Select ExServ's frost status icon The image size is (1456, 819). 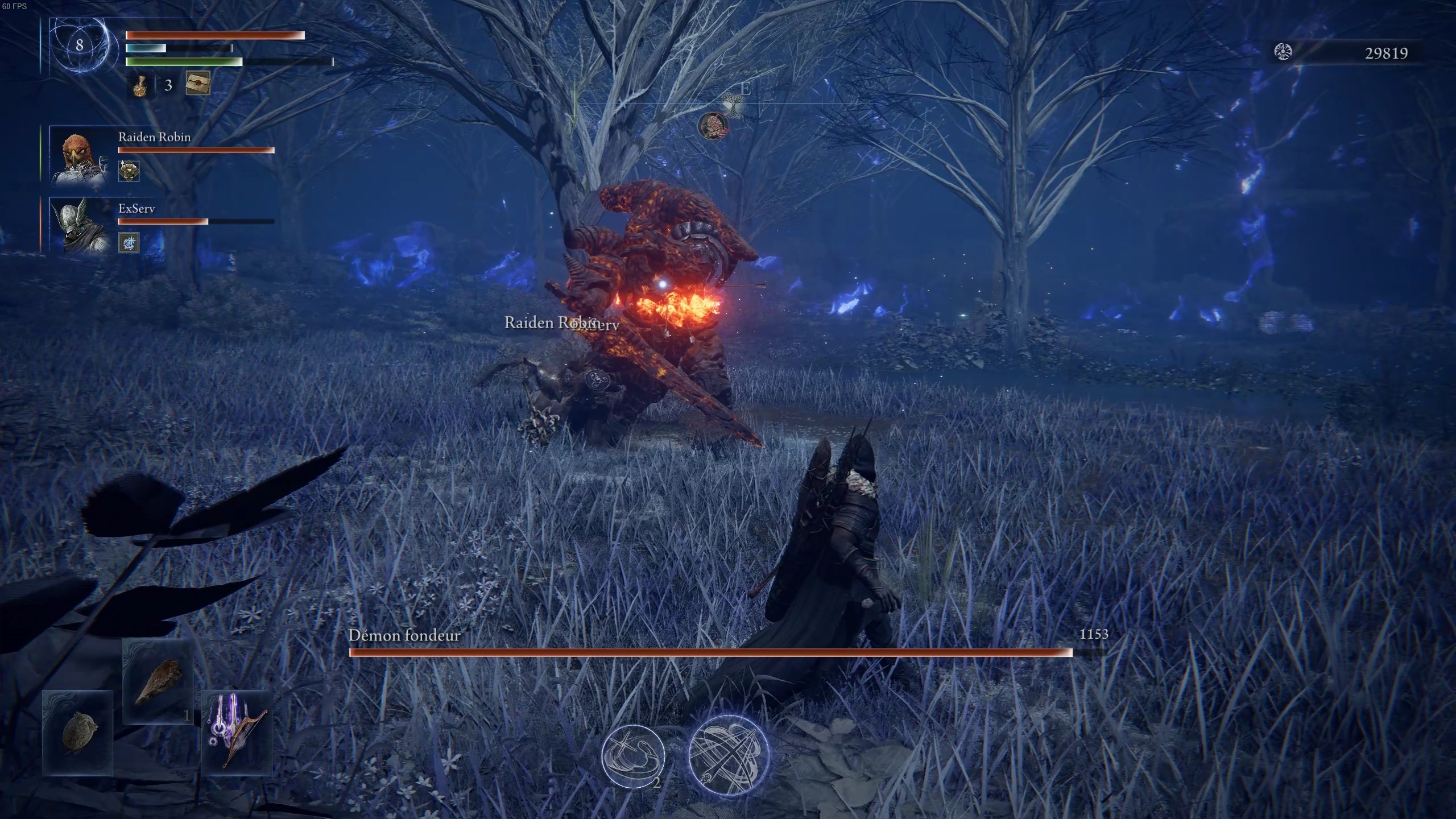click(128, 242)
